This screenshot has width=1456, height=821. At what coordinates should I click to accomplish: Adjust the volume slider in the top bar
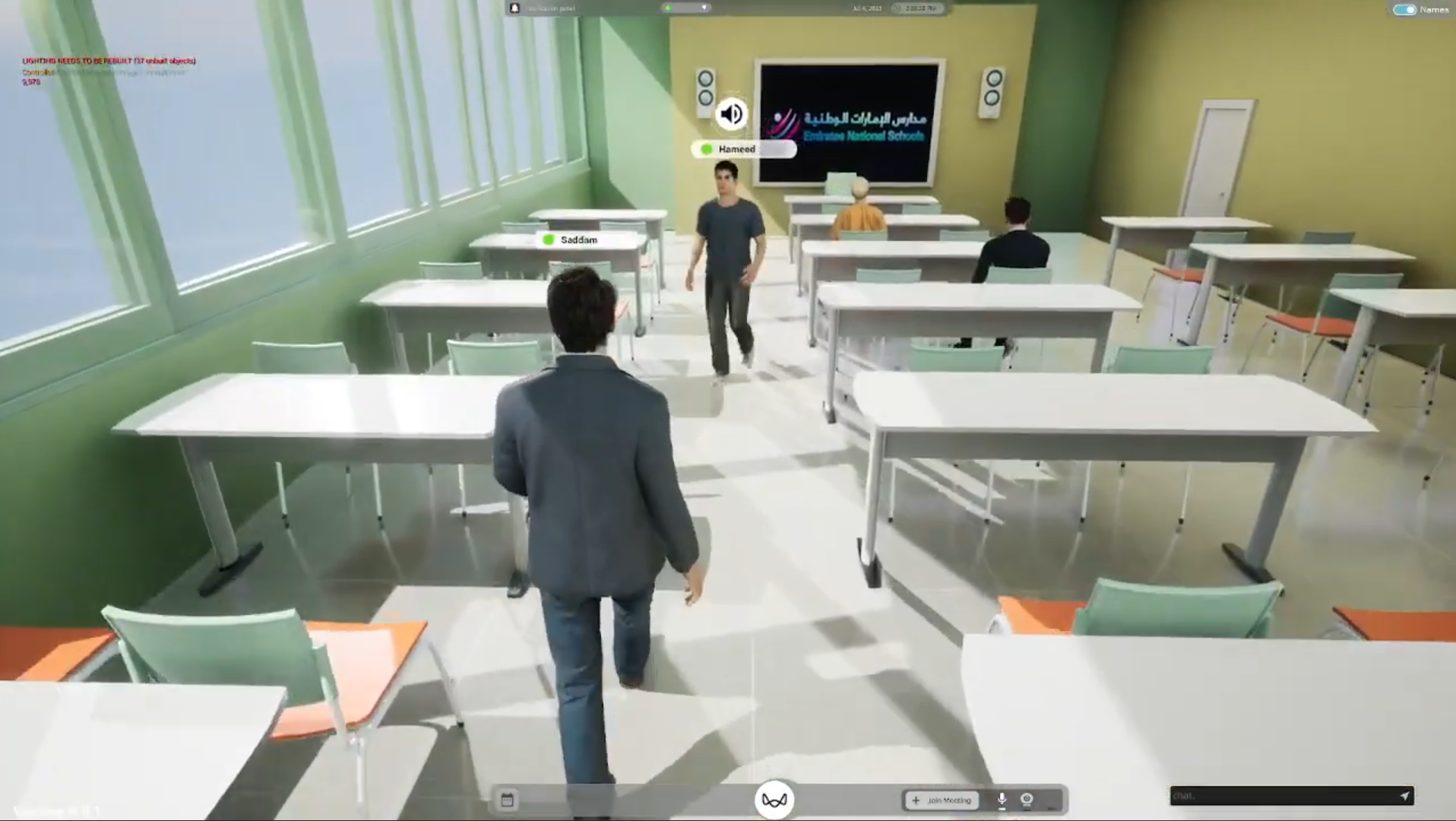[x=682, y=8]
